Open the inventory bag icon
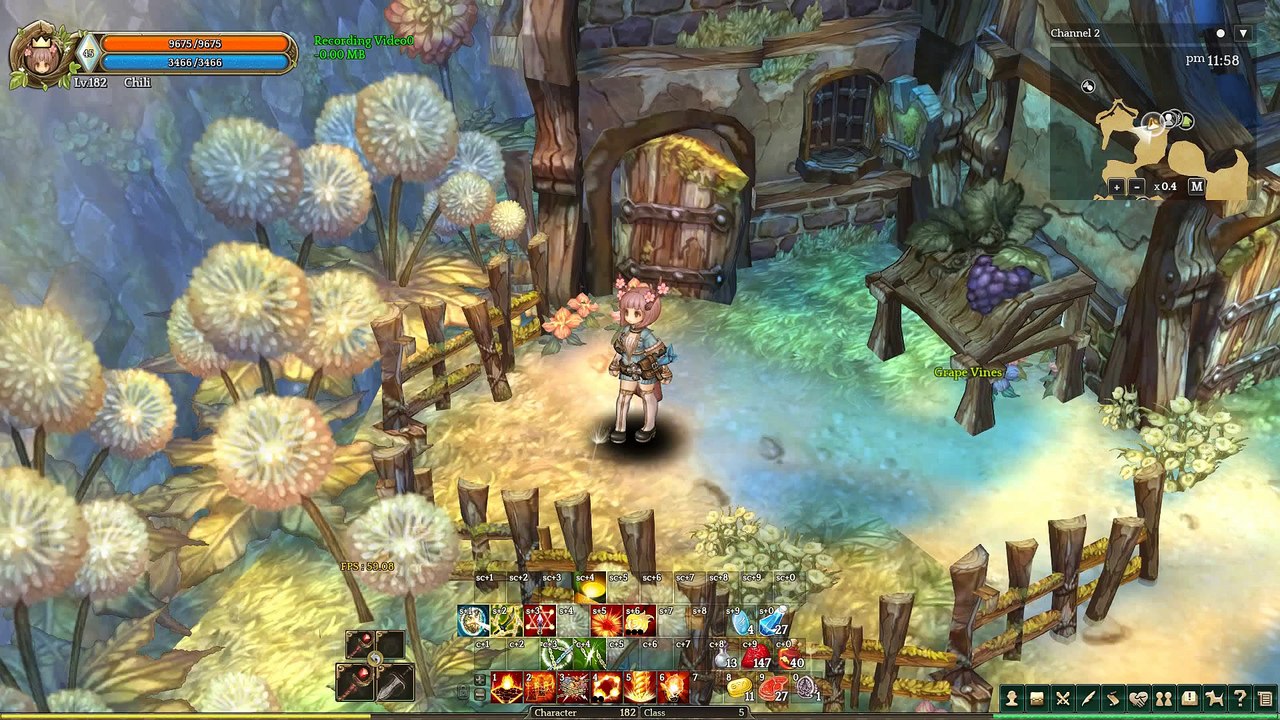1280x720 pixels. click(1037, 699)
